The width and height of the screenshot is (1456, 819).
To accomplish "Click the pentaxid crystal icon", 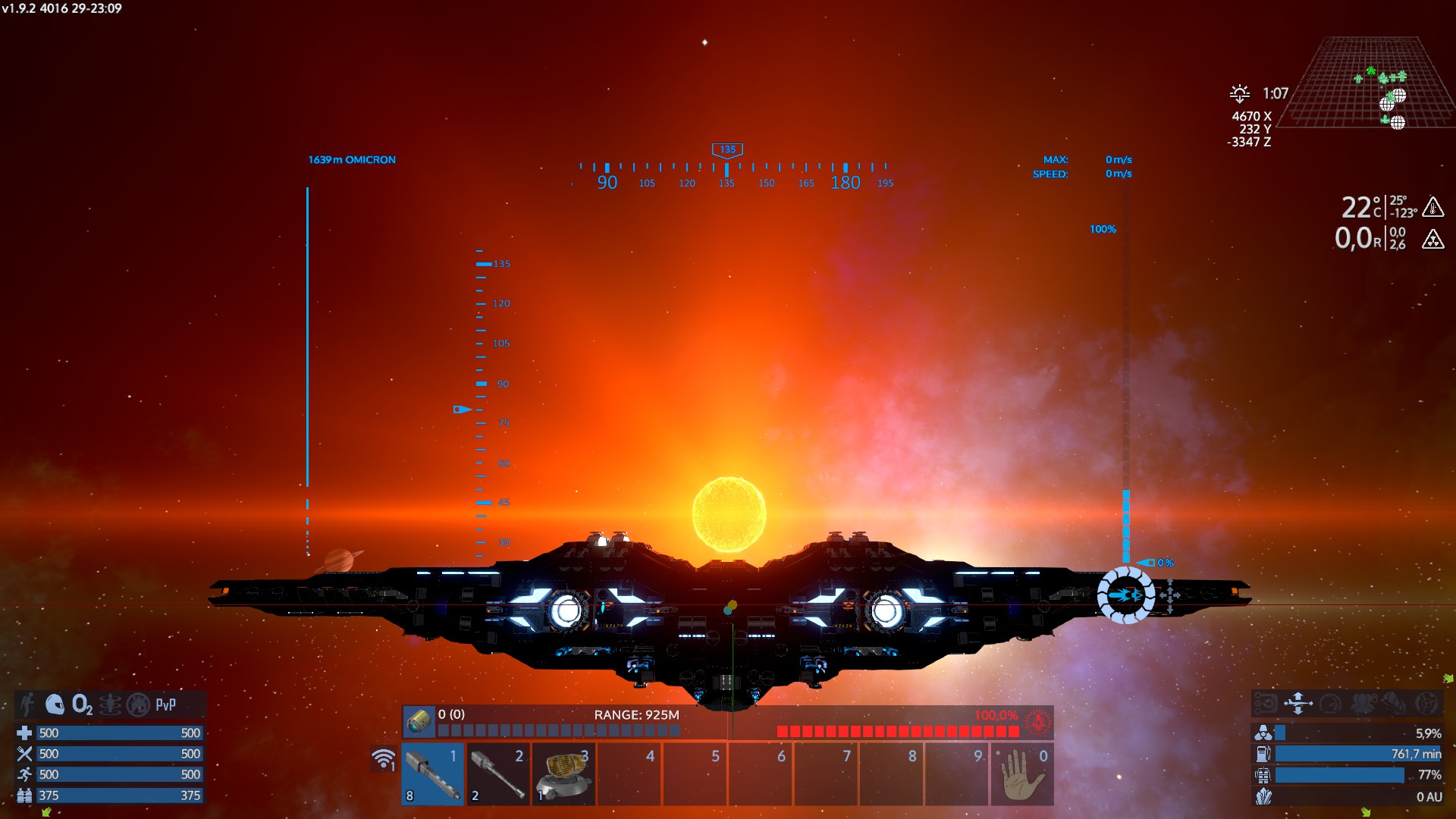I will tap(1263, 796).
